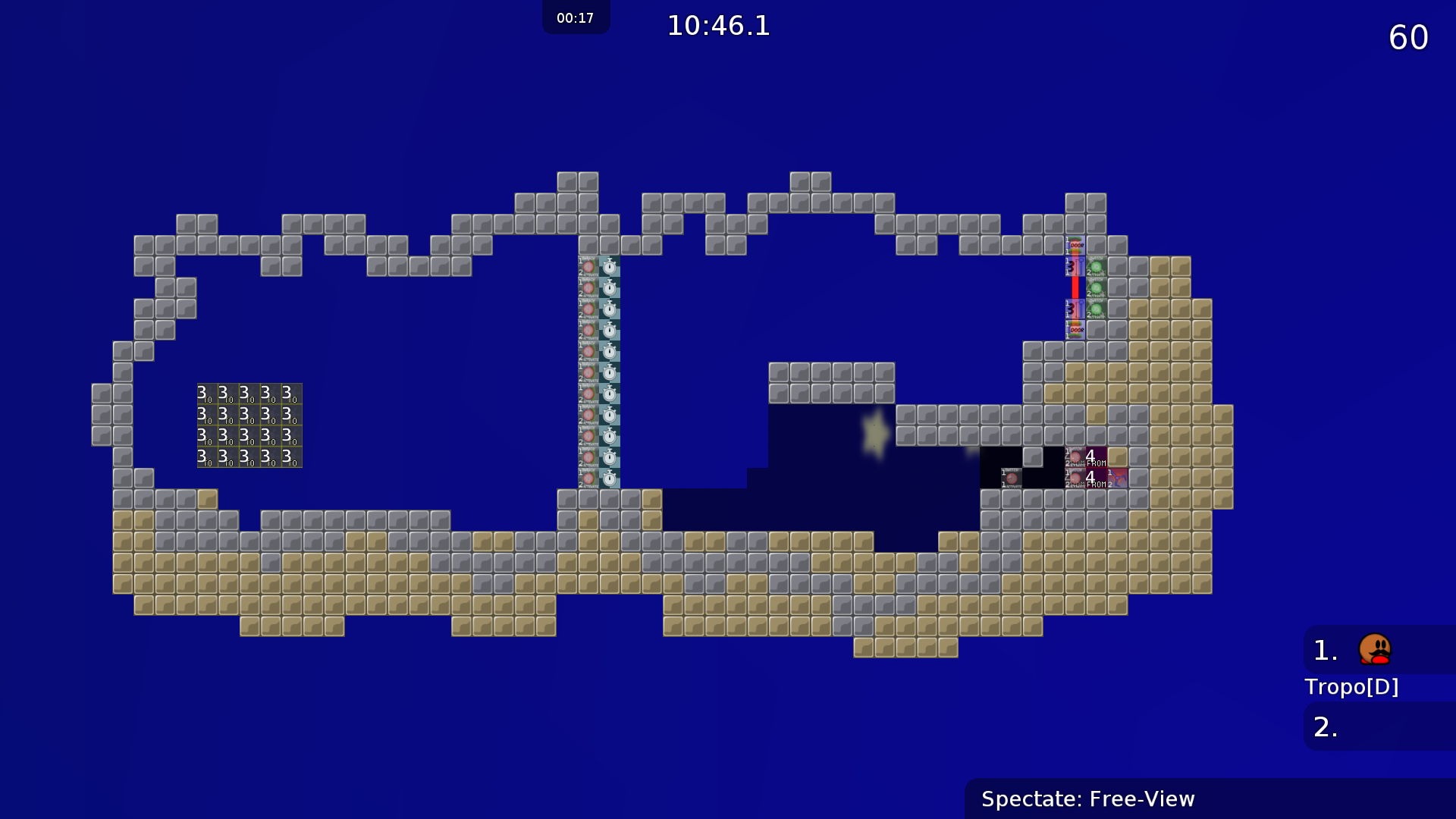Click the Tropo[D] name on the scoreboard

coord(1353,686)
